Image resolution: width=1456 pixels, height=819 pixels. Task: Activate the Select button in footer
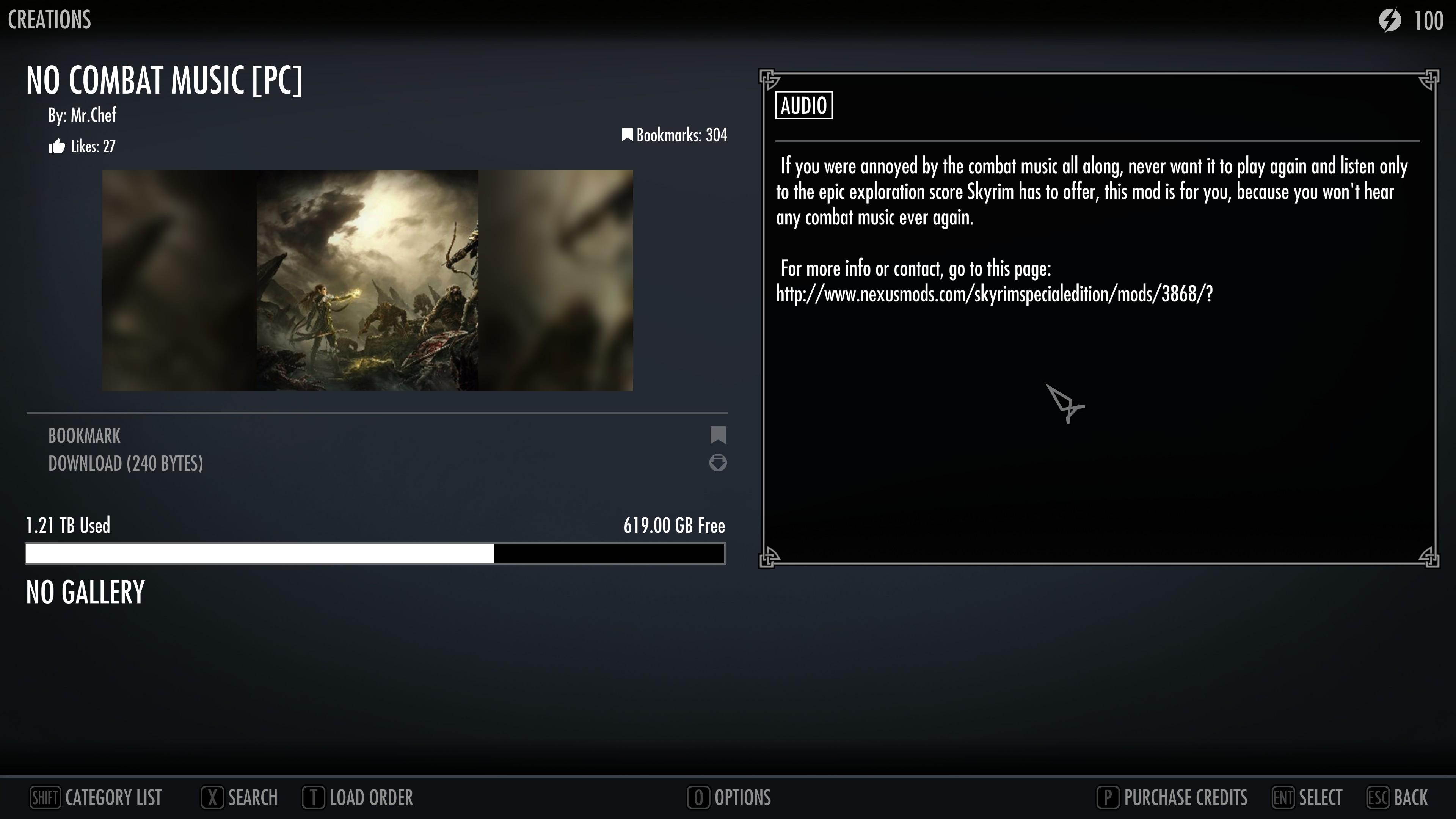coord(1307,797)
